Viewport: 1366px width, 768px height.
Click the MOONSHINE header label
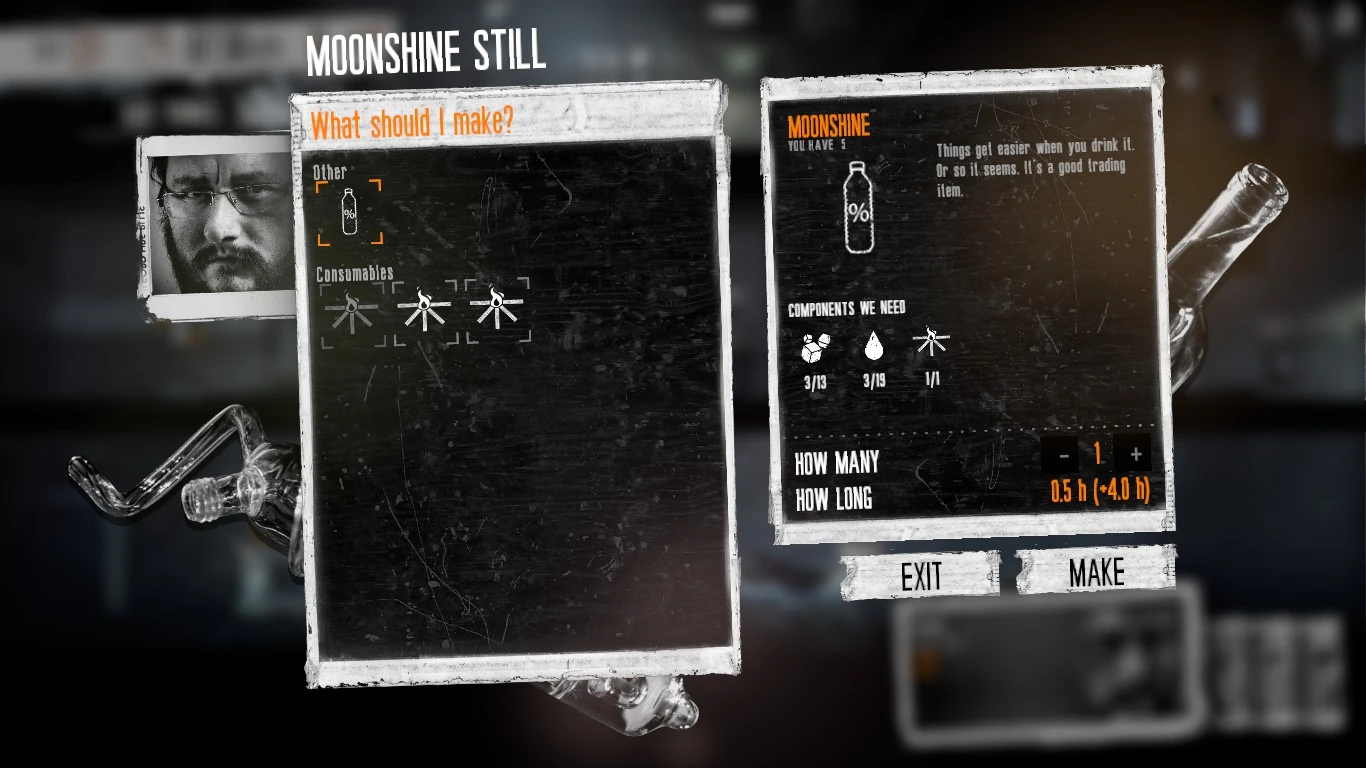point(829,125)
